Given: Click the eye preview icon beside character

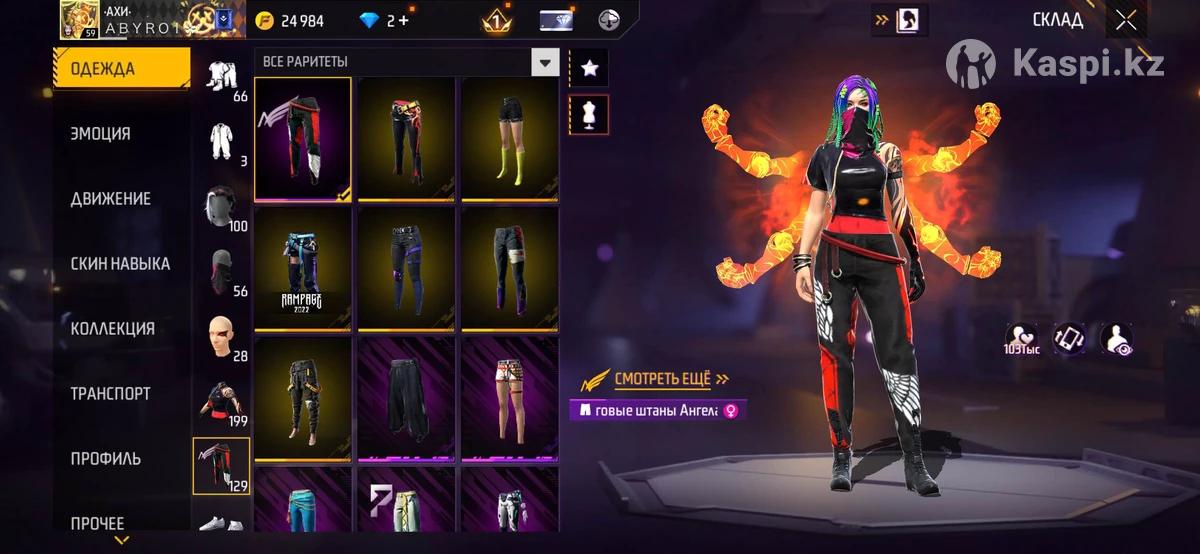Looking at the screenshot, I should point(1116,338).
